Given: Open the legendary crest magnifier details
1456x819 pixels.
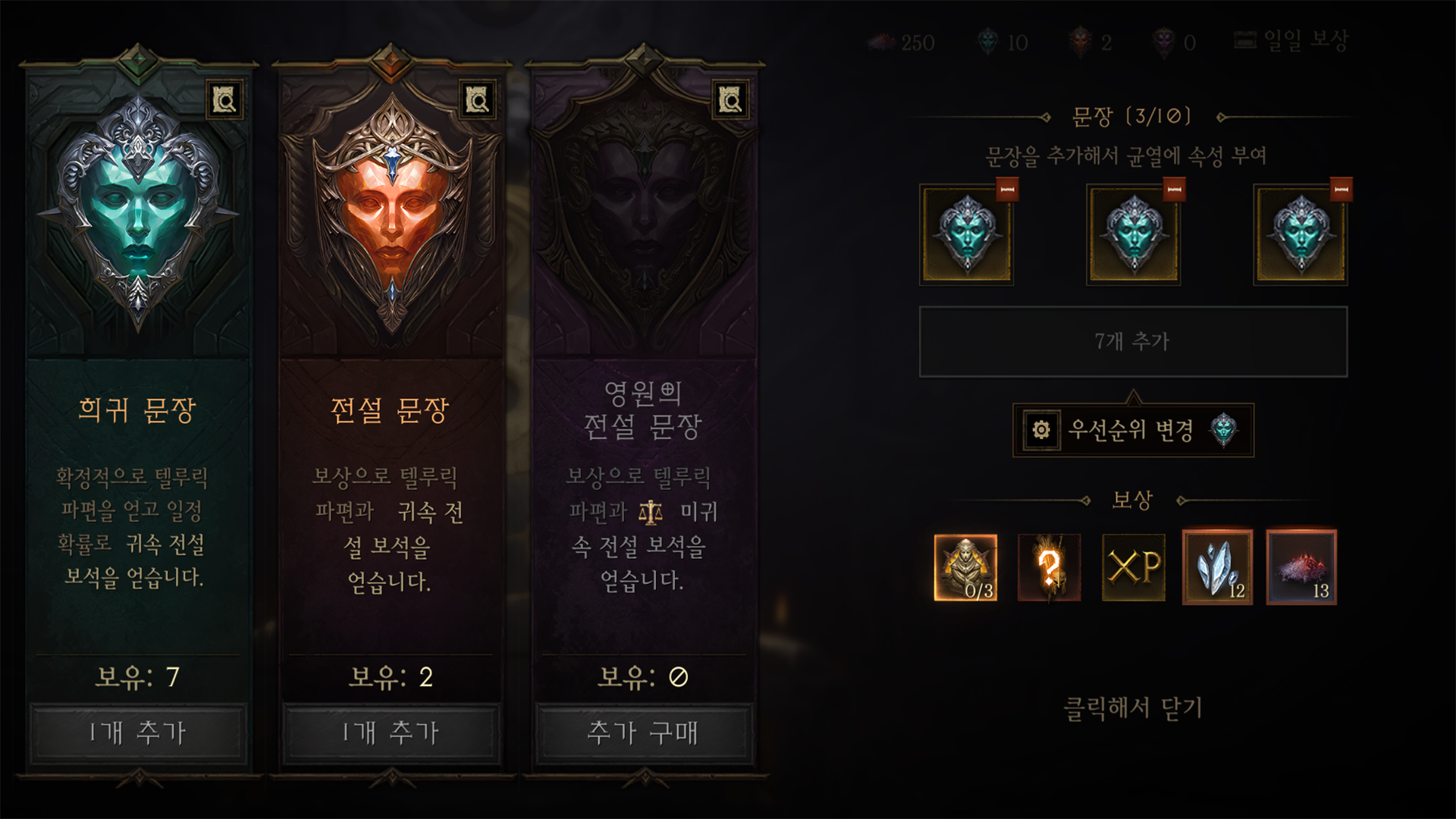Looking at the screenshot, I should (478, 99).
